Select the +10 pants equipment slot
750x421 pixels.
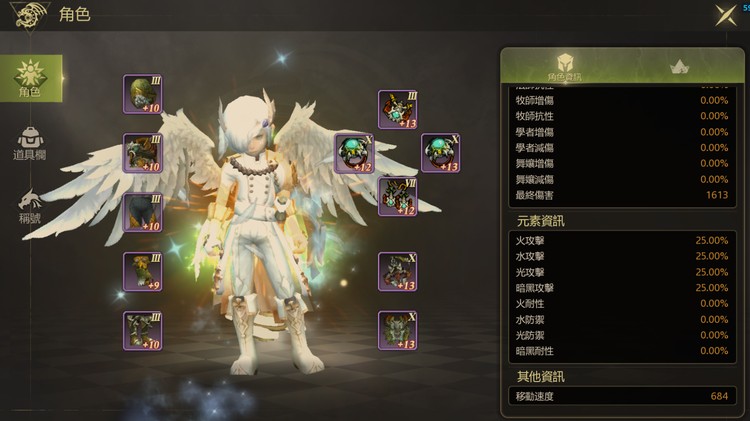pos(142,212)
